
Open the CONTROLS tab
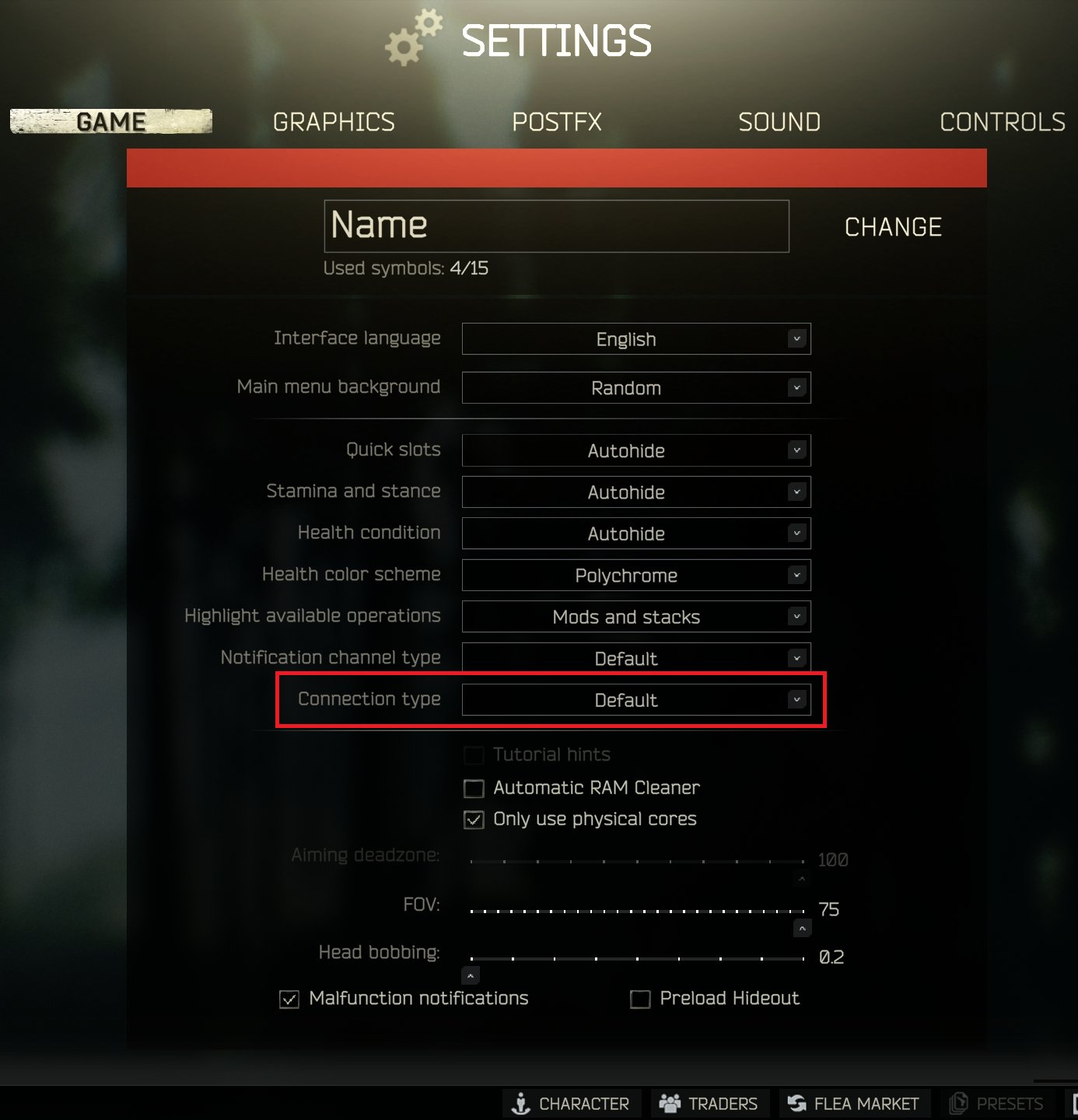(x=1003, y=121)
